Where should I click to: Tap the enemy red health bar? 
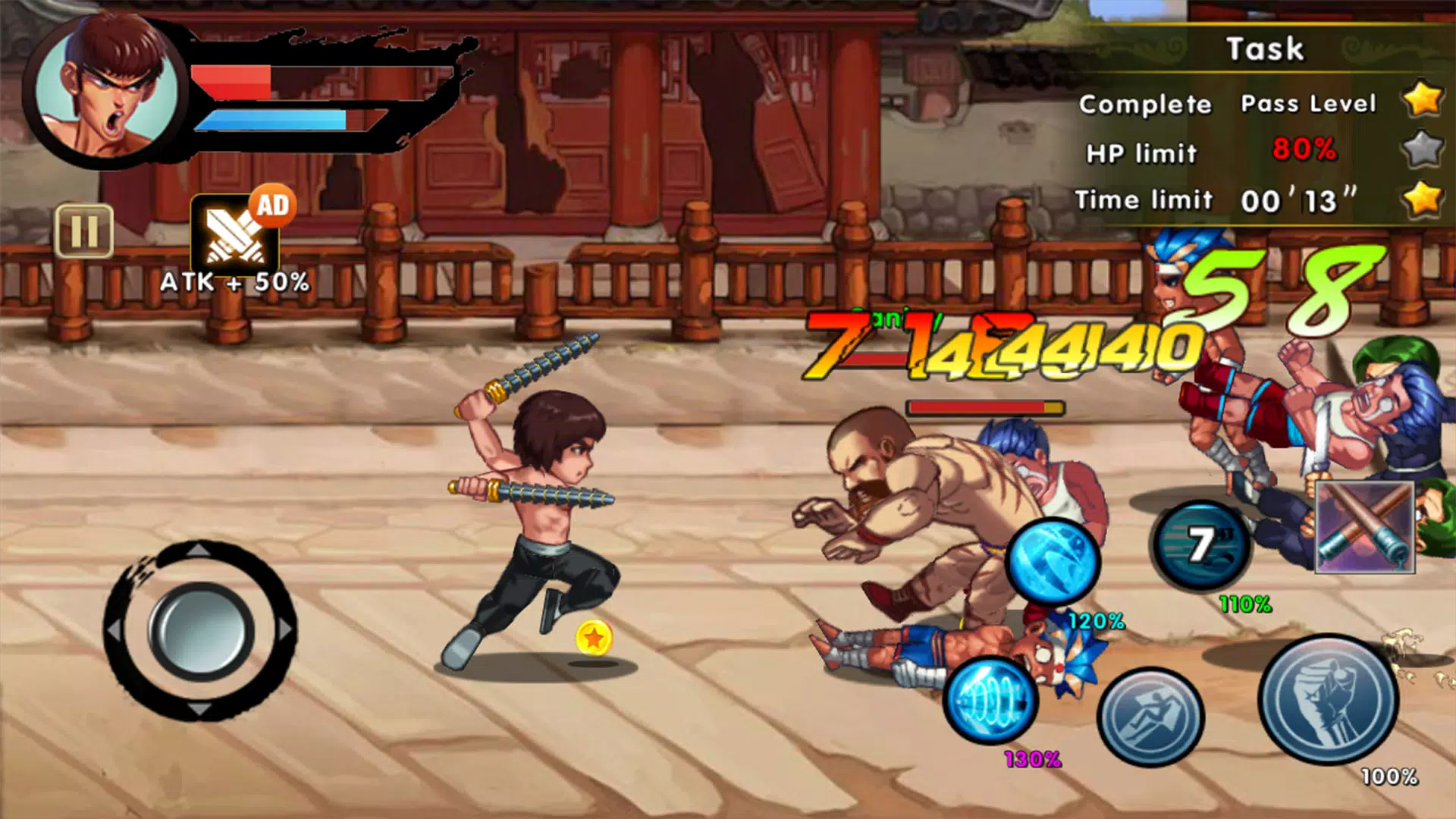(986, 406)
